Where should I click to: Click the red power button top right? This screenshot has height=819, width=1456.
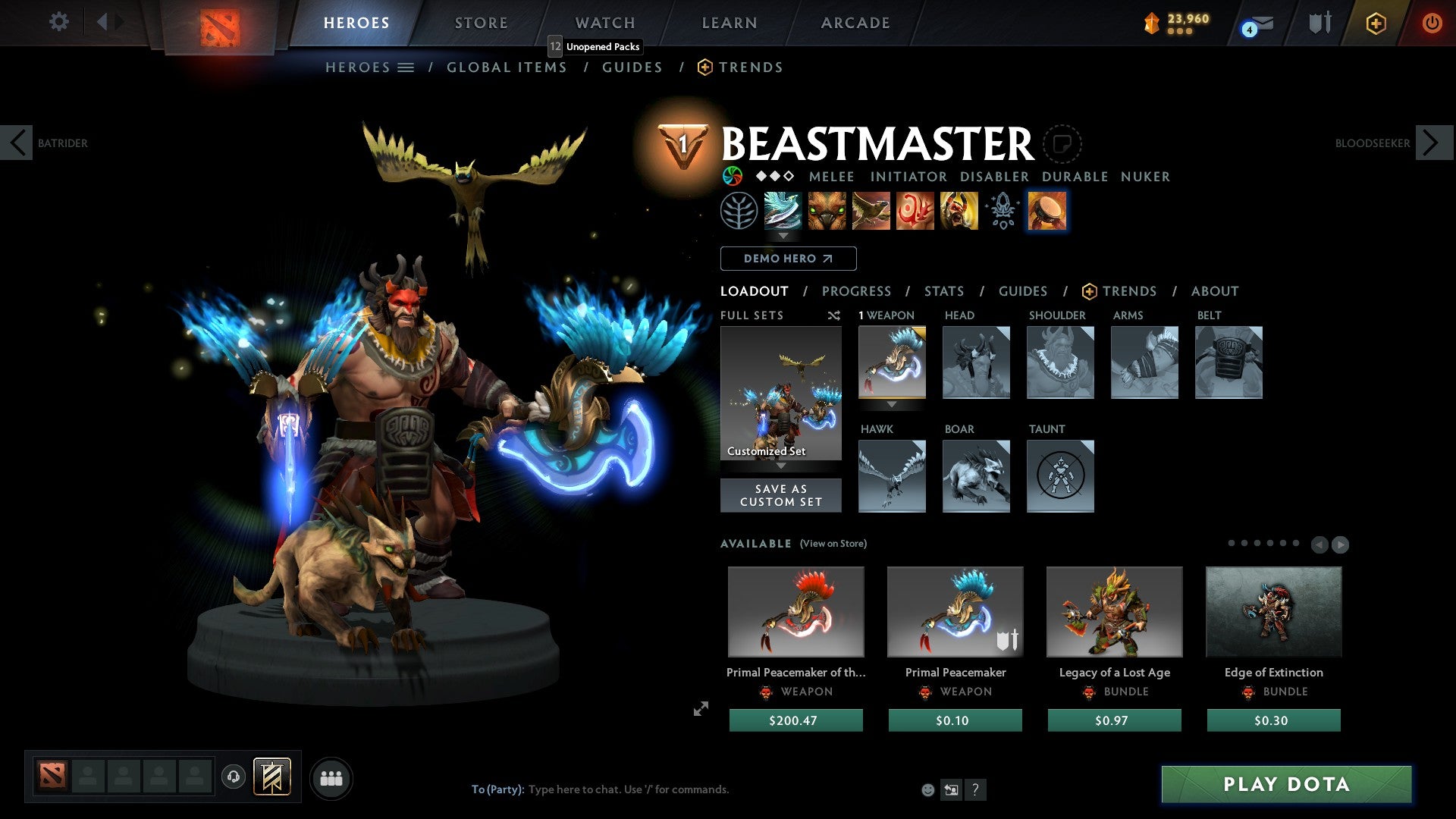tap(1432, 23)
